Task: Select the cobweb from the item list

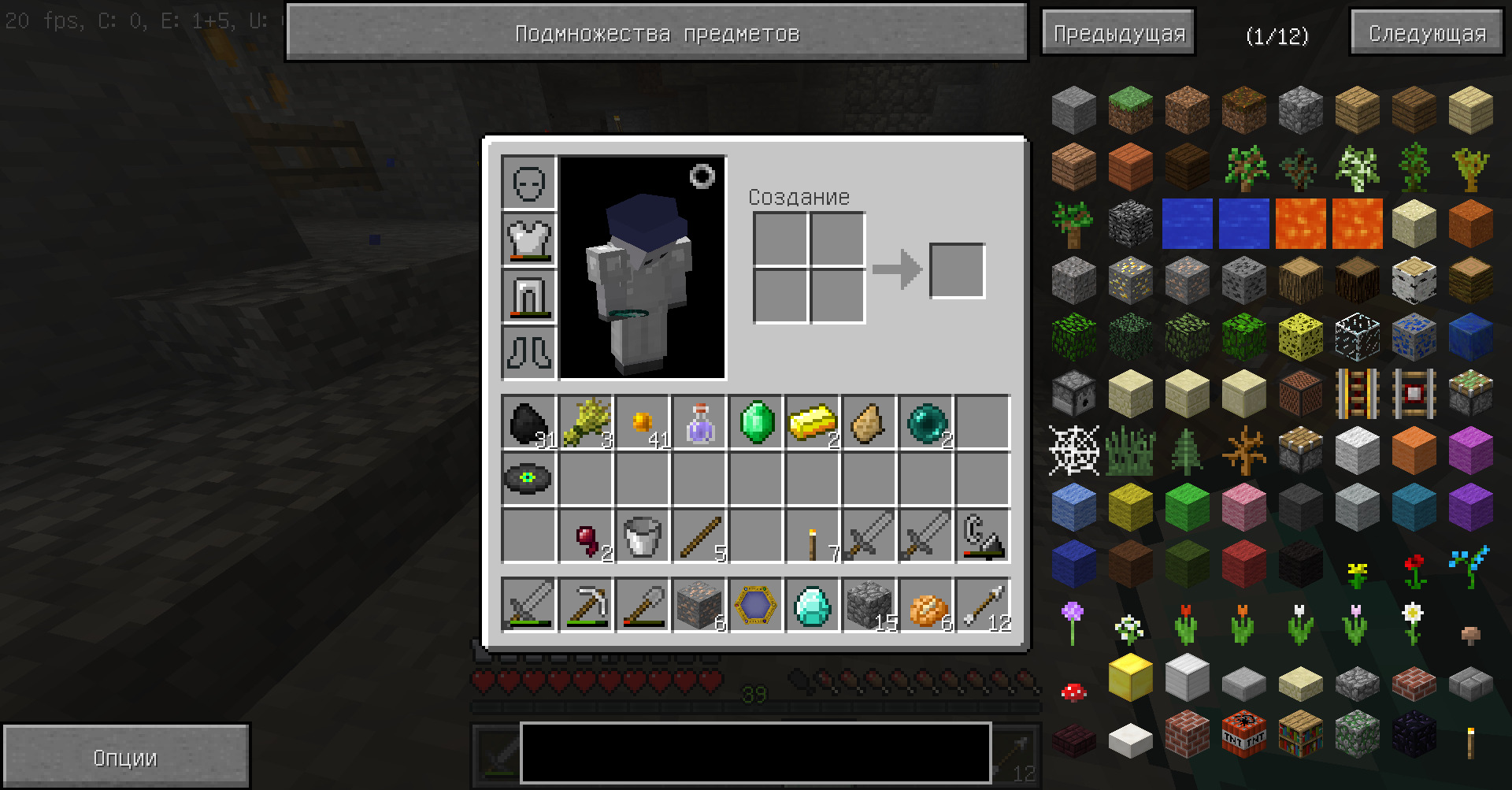Action: [x=1073, y=451]
